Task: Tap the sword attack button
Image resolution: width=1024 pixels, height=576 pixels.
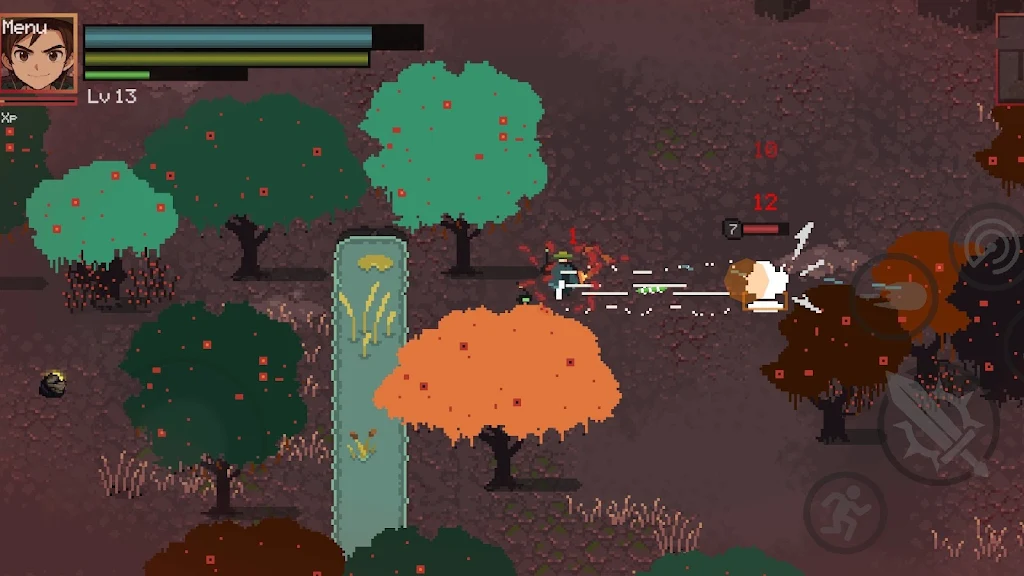Action: pyautogui.click(x=937, y=426)
